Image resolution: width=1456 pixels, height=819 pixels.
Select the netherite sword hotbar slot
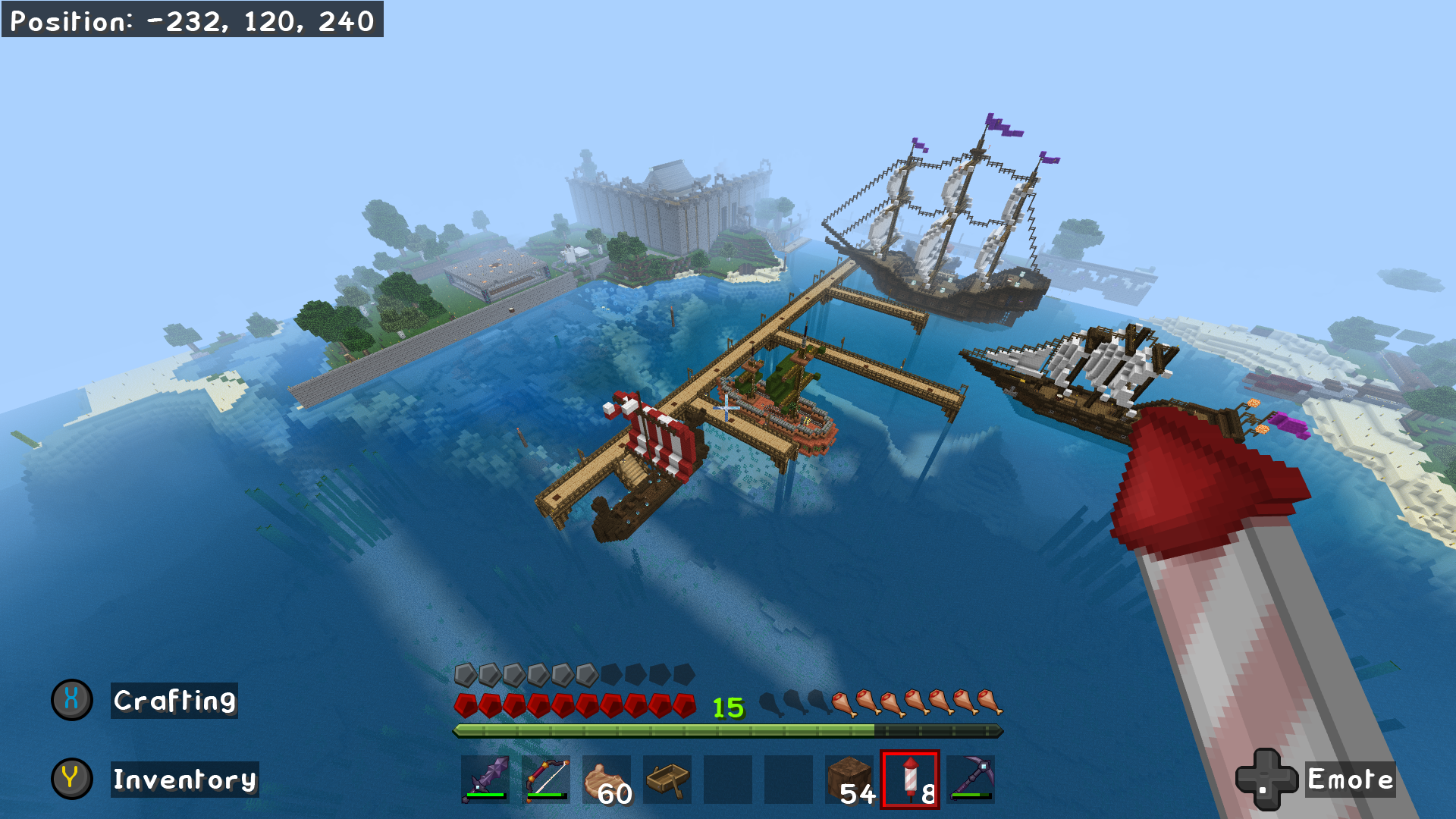pos(485,779)
